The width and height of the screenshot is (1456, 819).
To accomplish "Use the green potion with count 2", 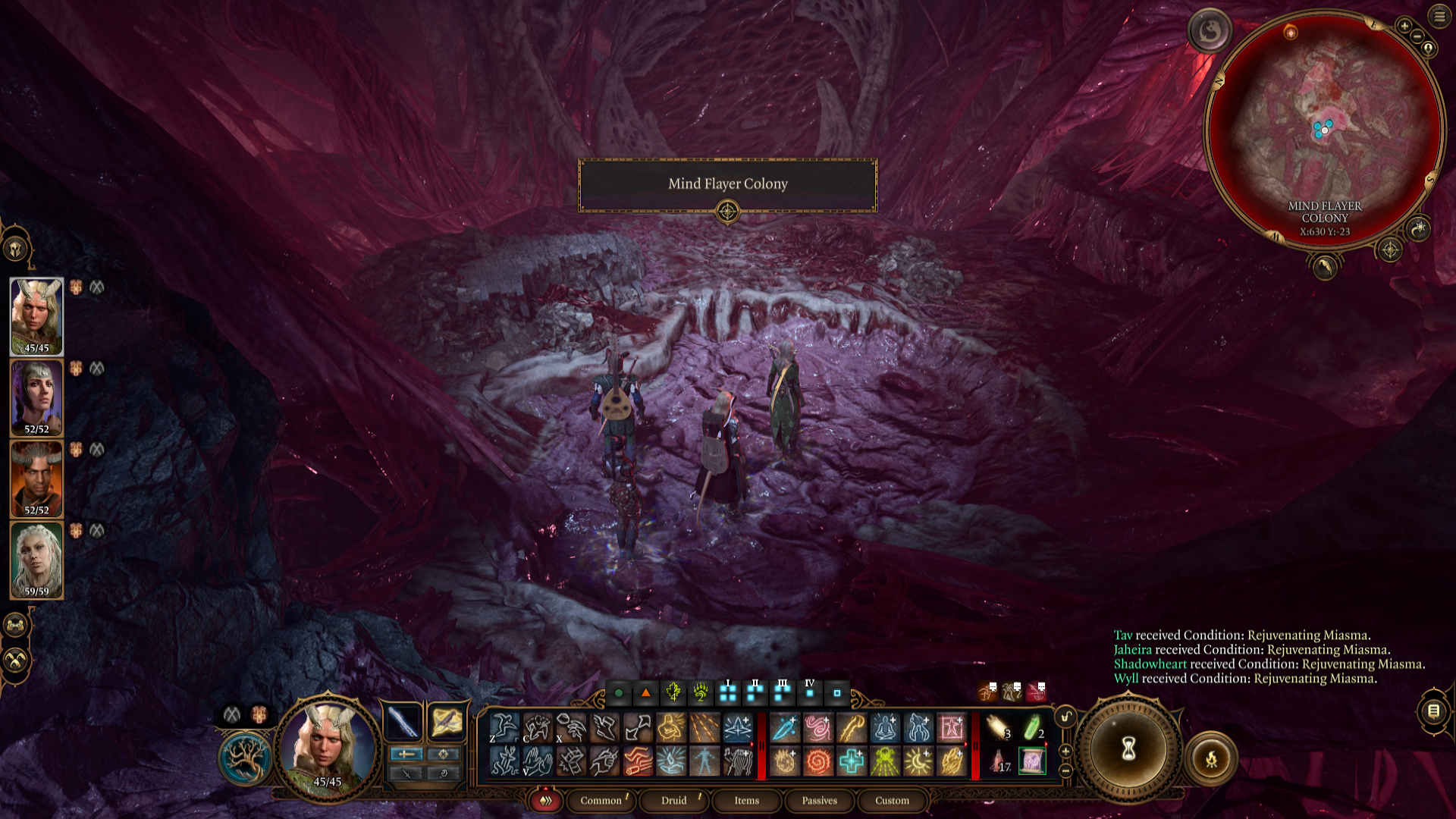I will [1032, 728].
